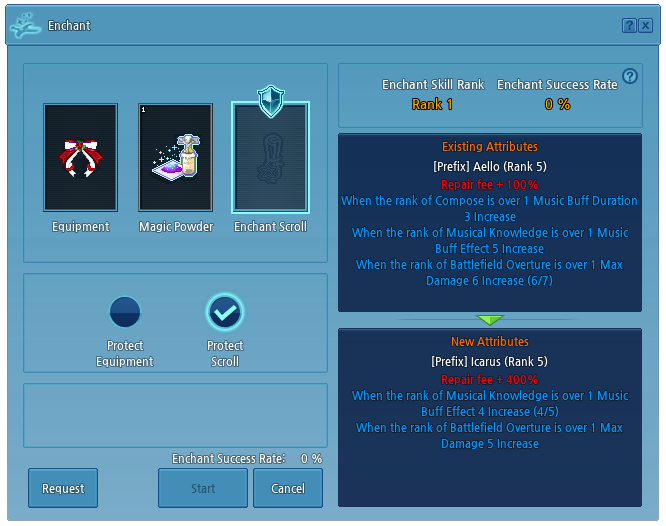Start the enchantment
The image size is (666, 526).
pos(203,488)
